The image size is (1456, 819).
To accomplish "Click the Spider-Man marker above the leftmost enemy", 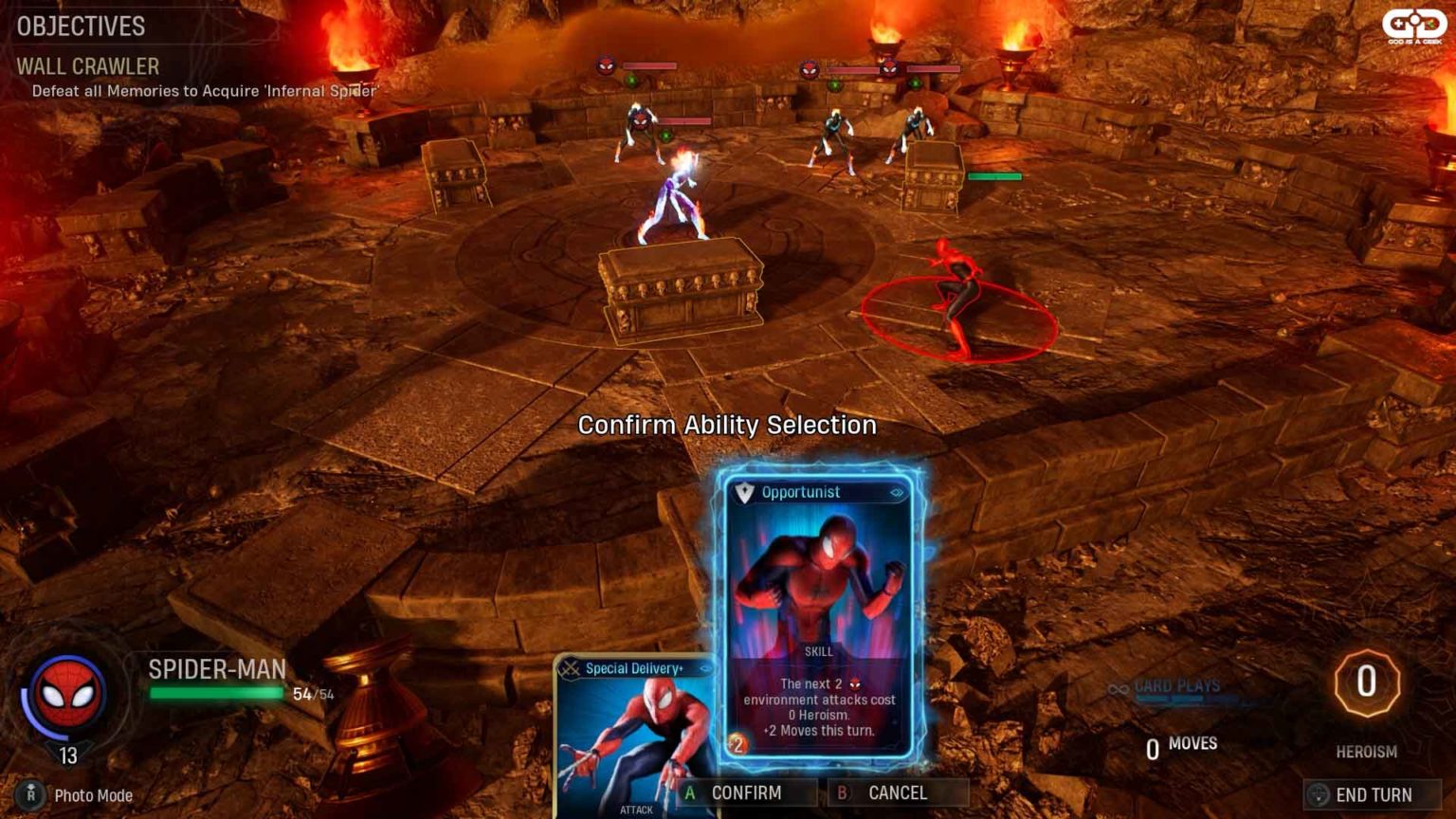I will pyautogui.click(x=604, y=66).
